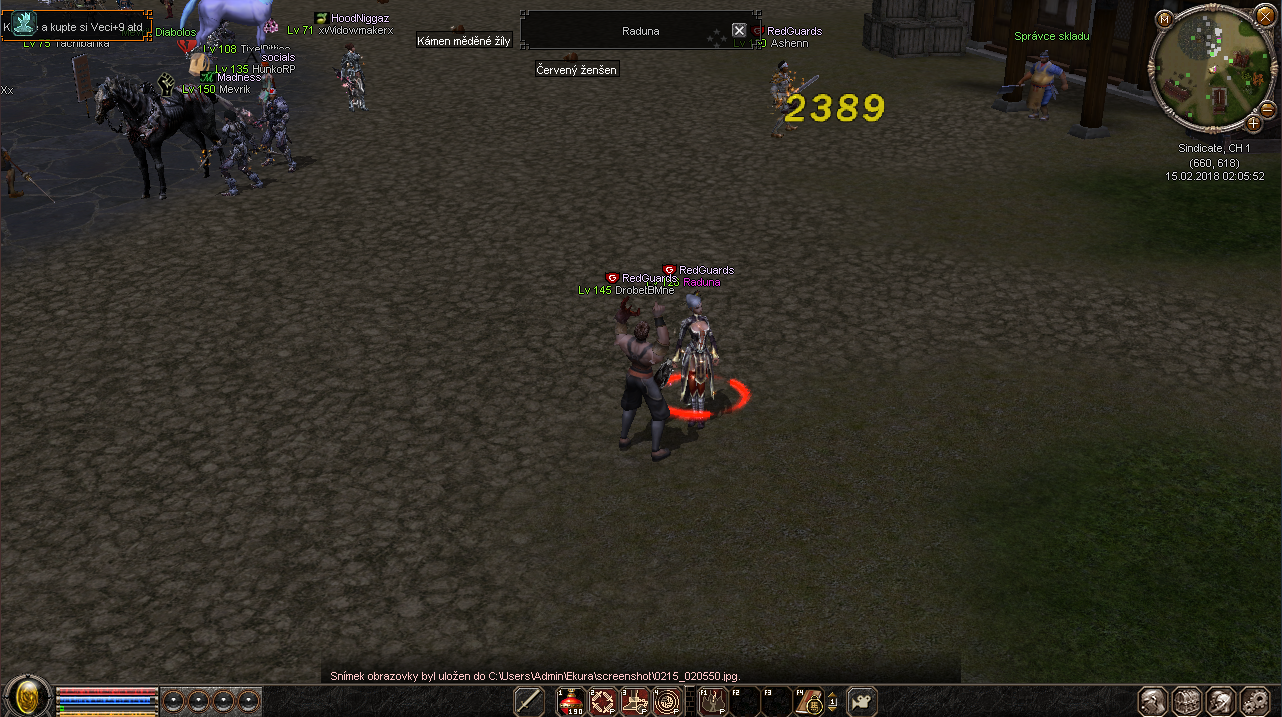Viewport: 1282px width, 717px height.
Task: Switch quickslot page with the arrow stepper
Action: tap(832, 702)
